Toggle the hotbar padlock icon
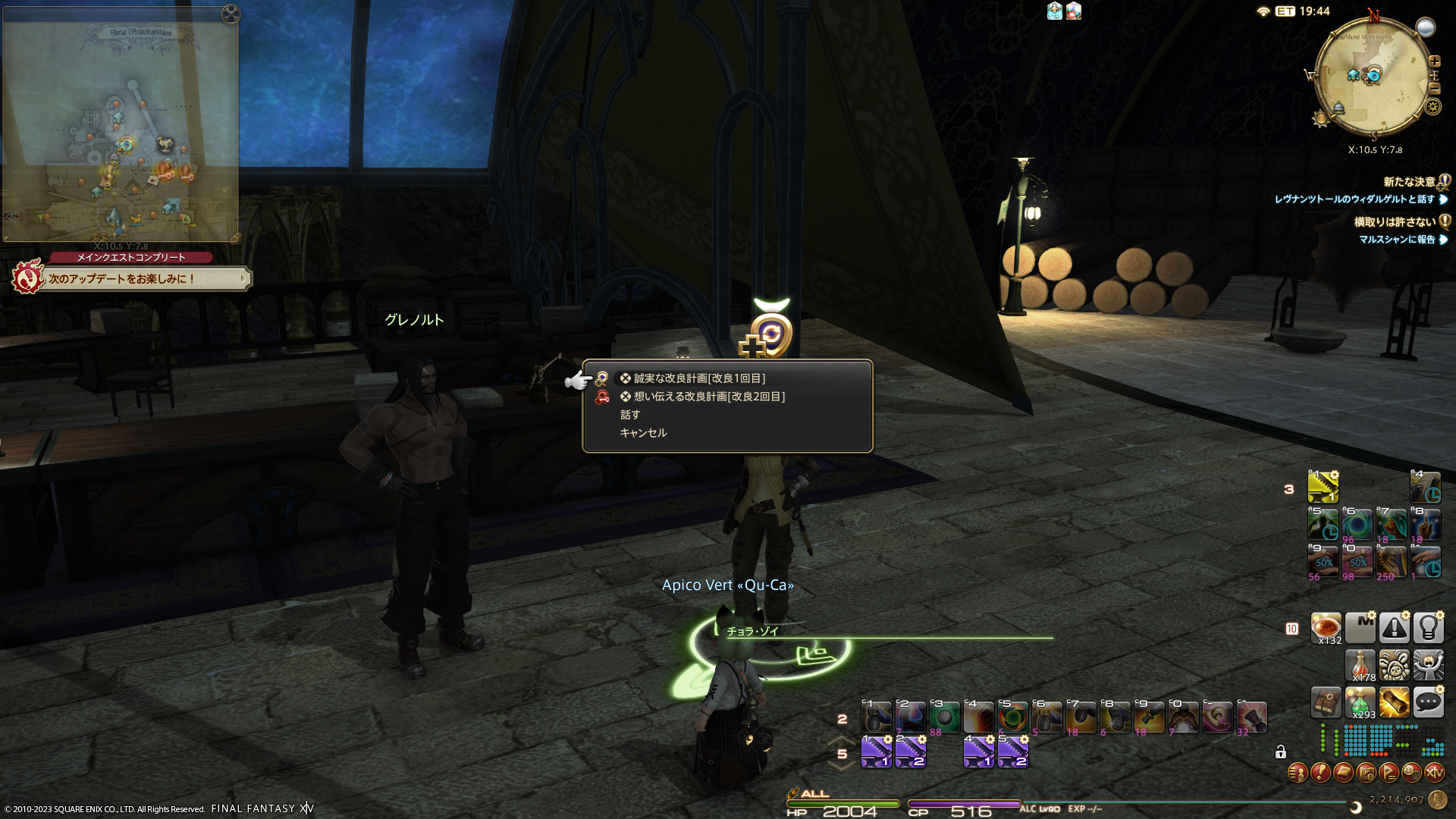Screen dimensions: 1456x819 tap(1281, 752)
